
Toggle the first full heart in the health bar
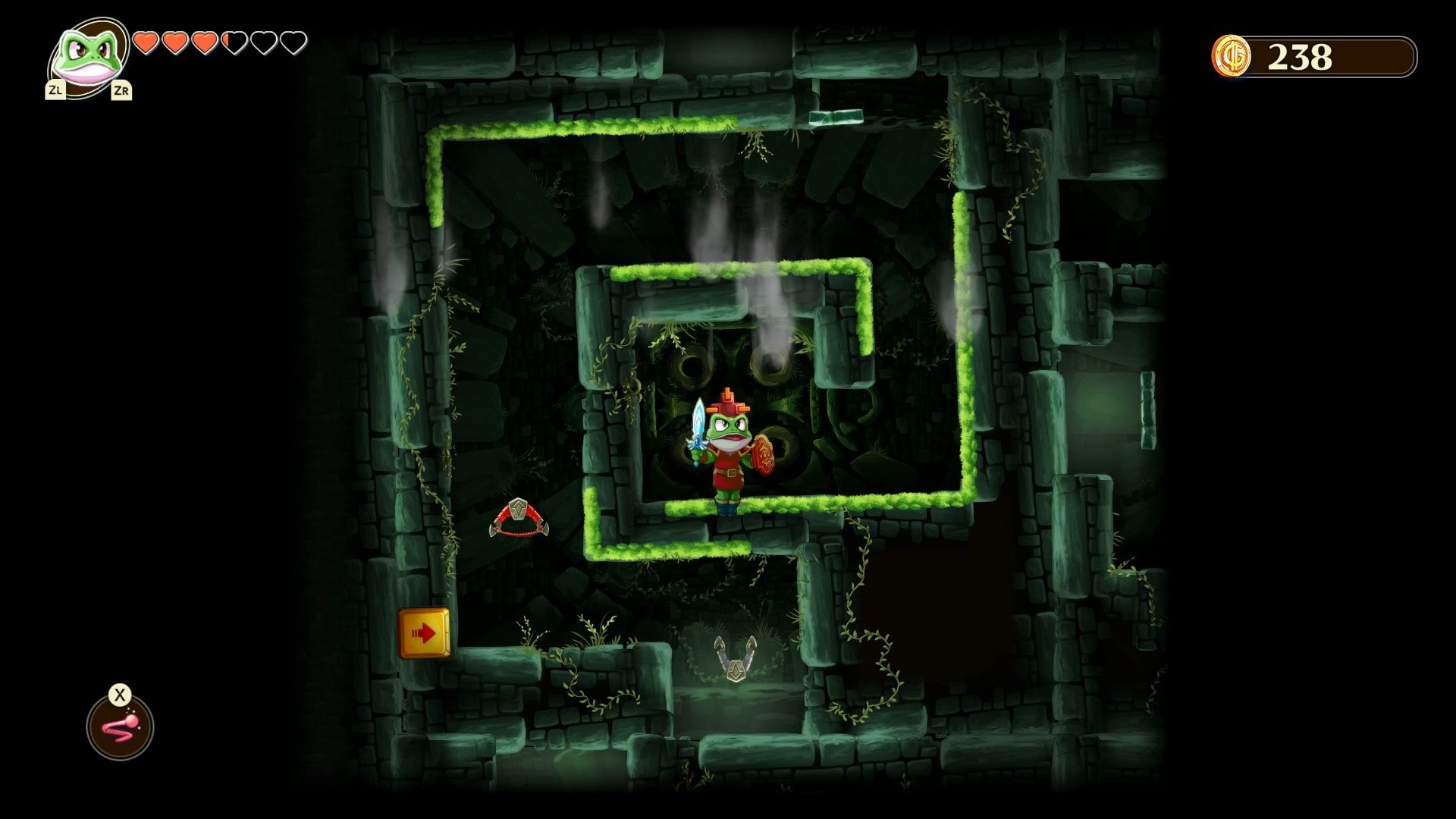(146, 43)
